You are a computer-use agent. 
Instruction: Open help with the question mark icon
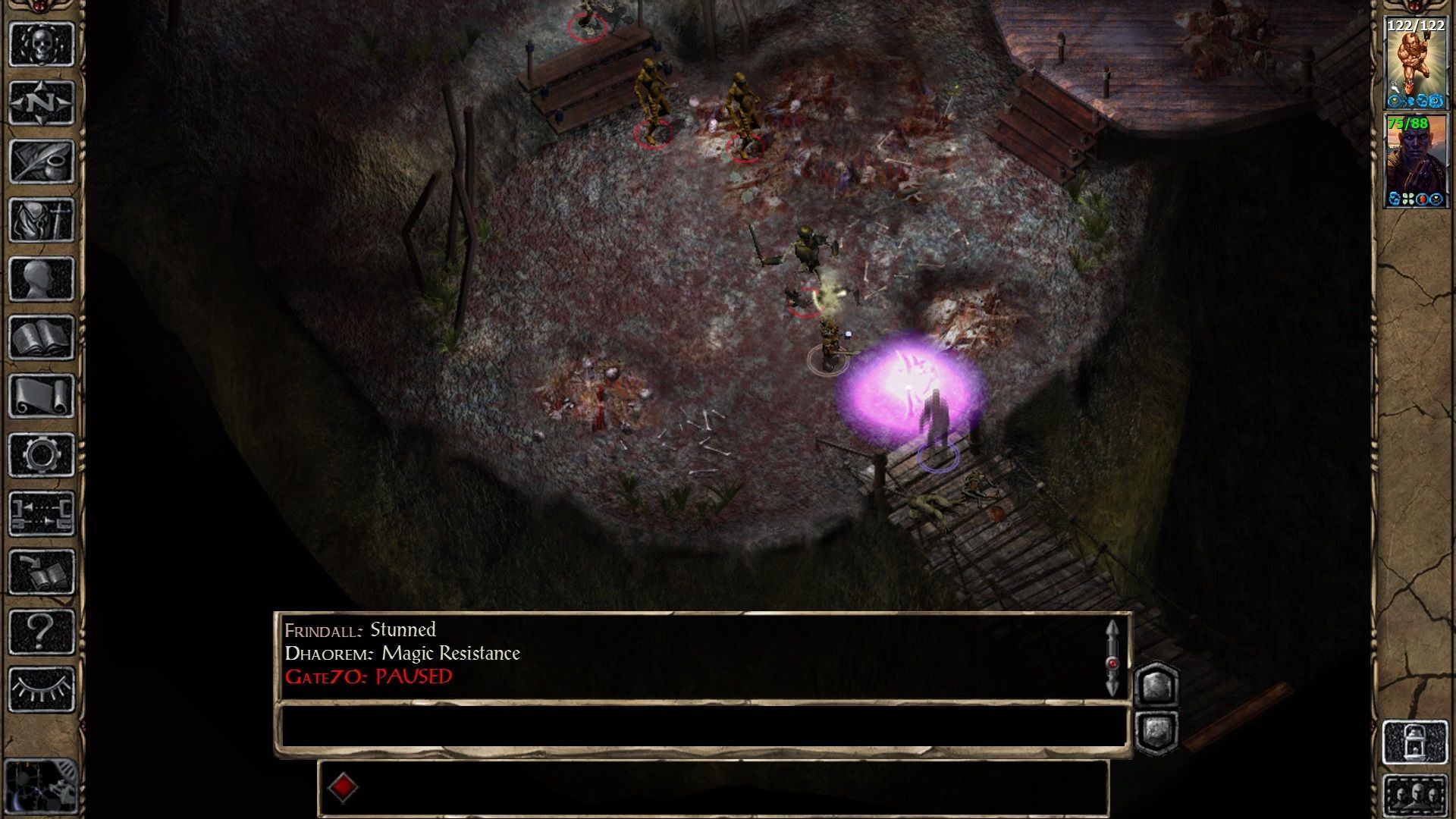click(x=41, y=631)
